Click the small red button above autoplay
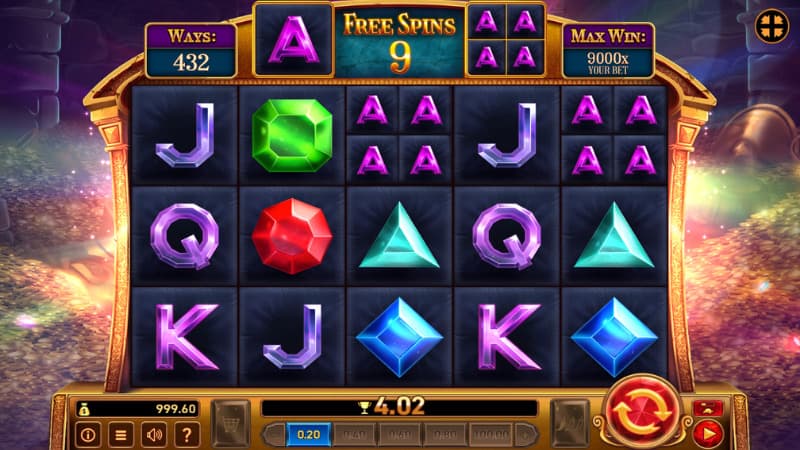Viewport: 800px width, 450px height. [x=708, y=409]
